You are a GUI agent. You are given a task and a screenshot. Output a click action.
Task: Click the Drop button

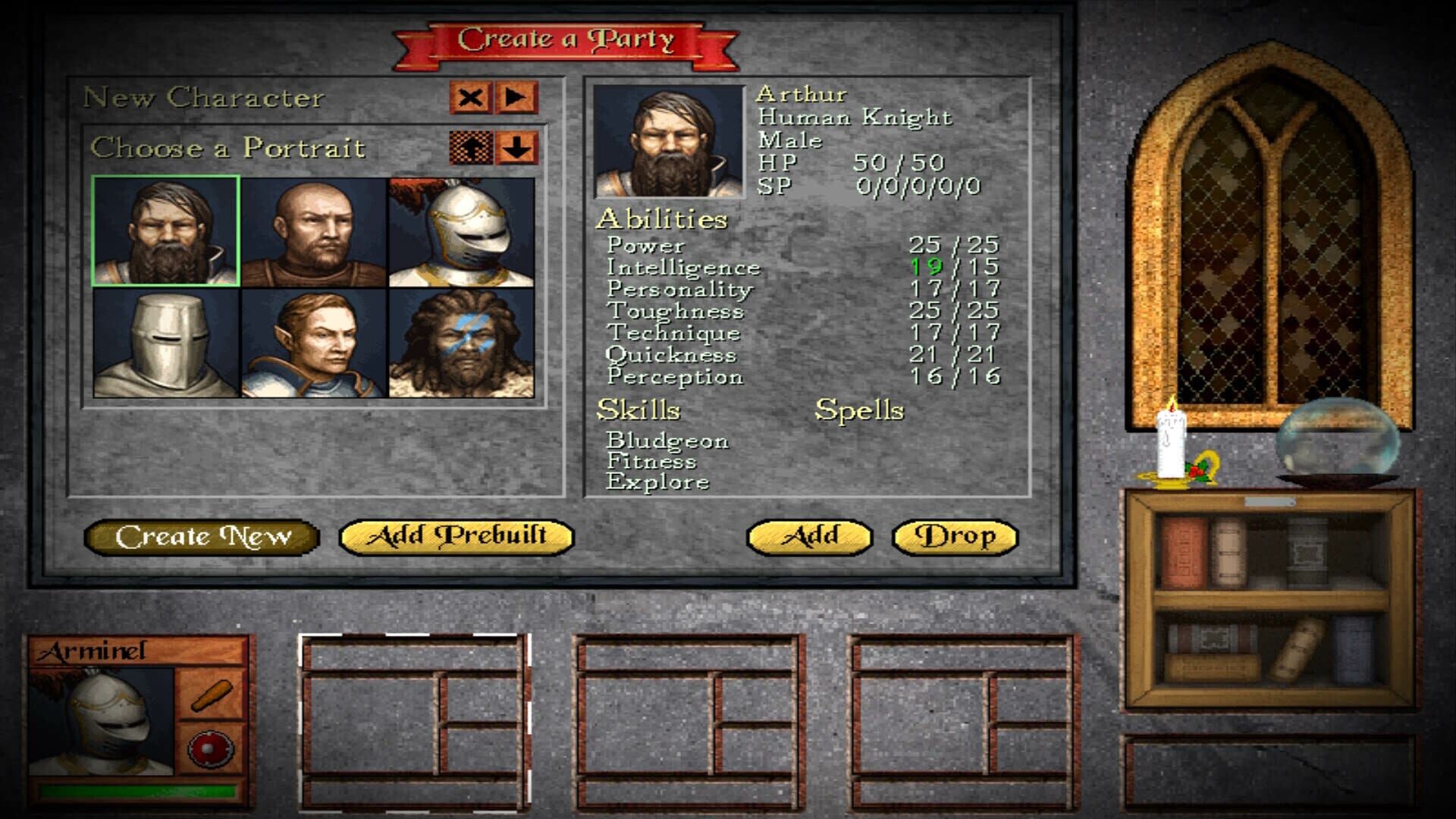tap(955, 536)
